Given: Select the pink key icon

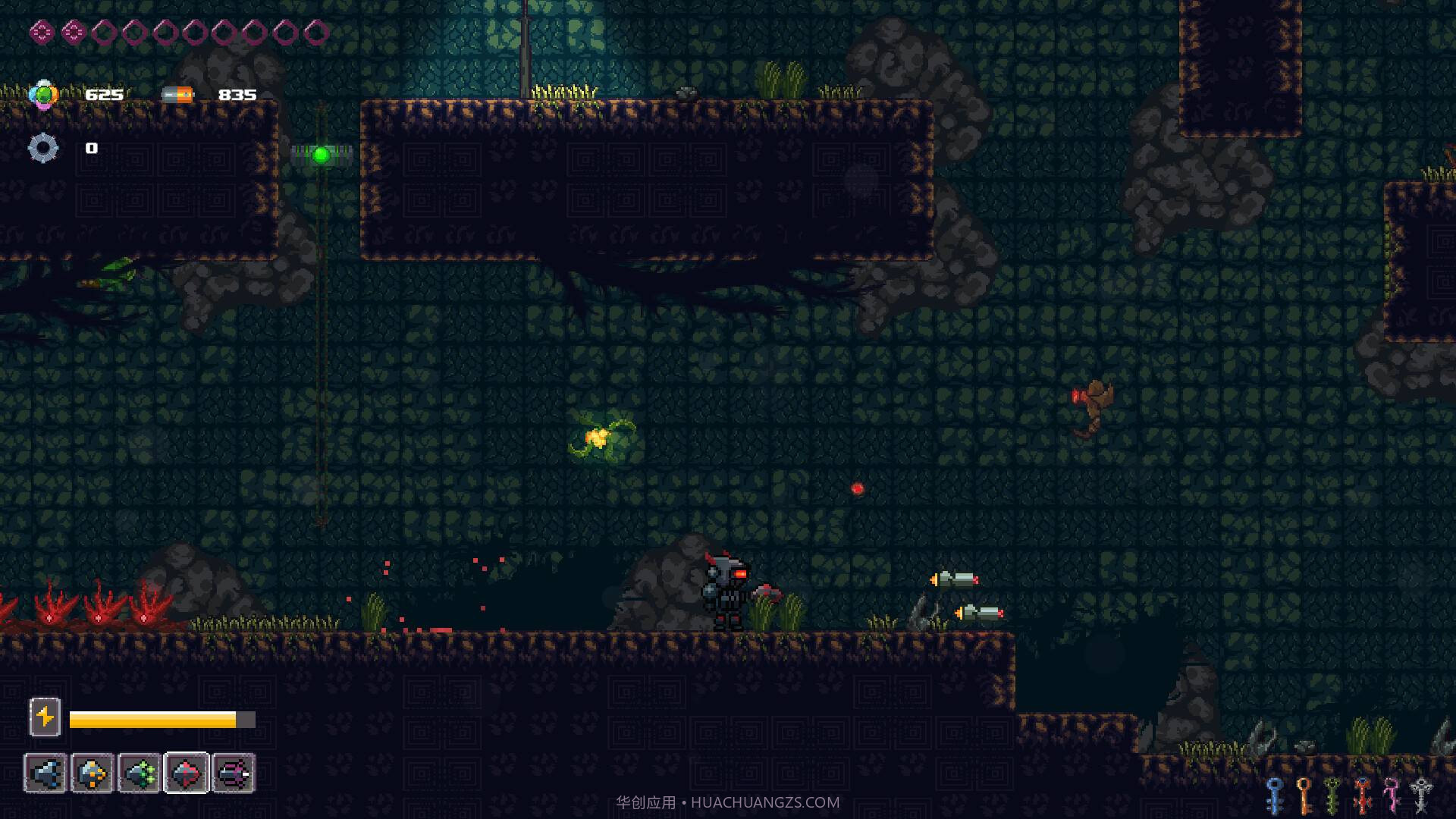Looking at the screenshot, I should coord(1392,795).
